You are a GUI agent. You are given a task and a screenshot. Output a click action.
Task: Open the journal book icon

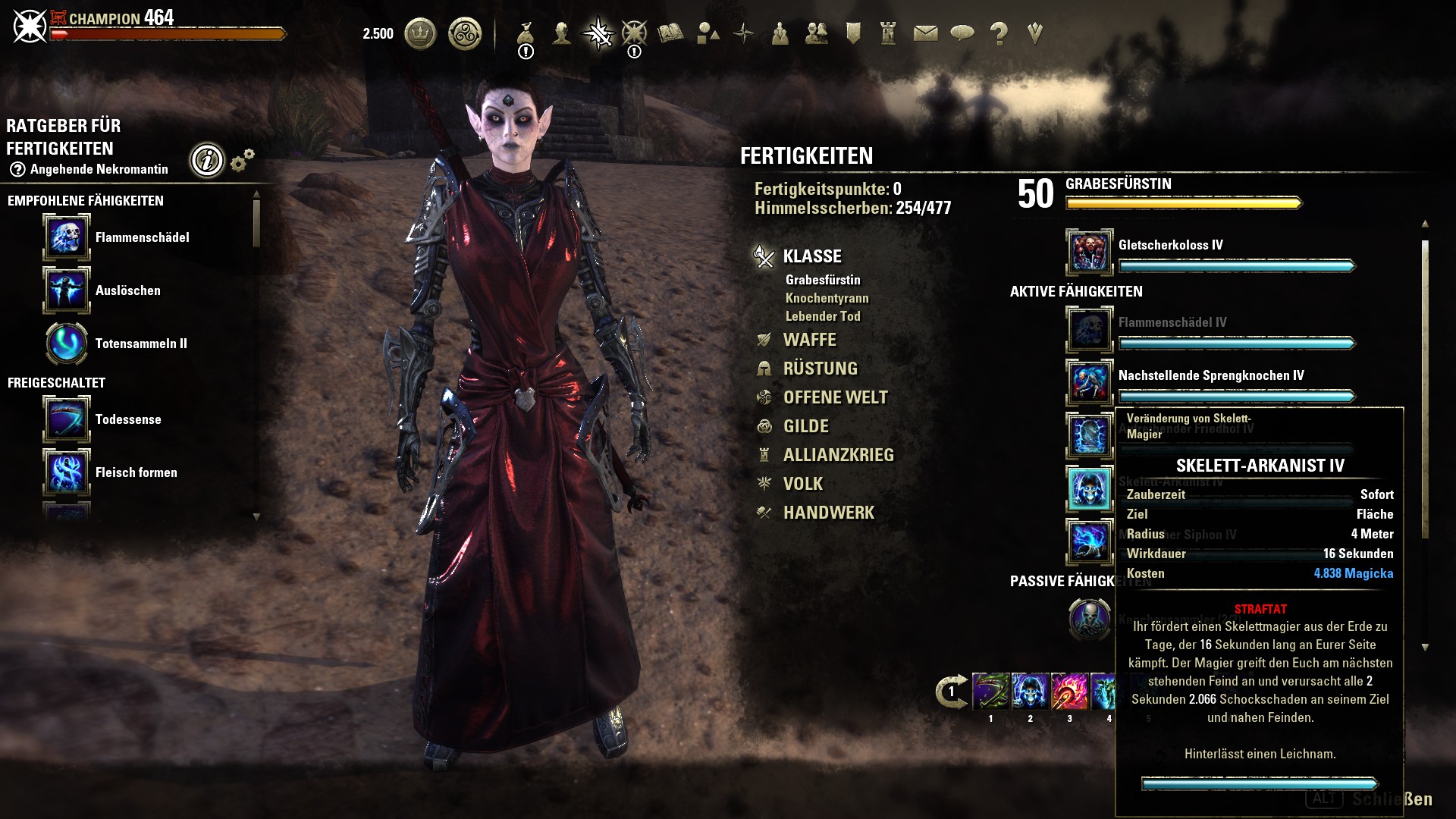click(670, 33)
